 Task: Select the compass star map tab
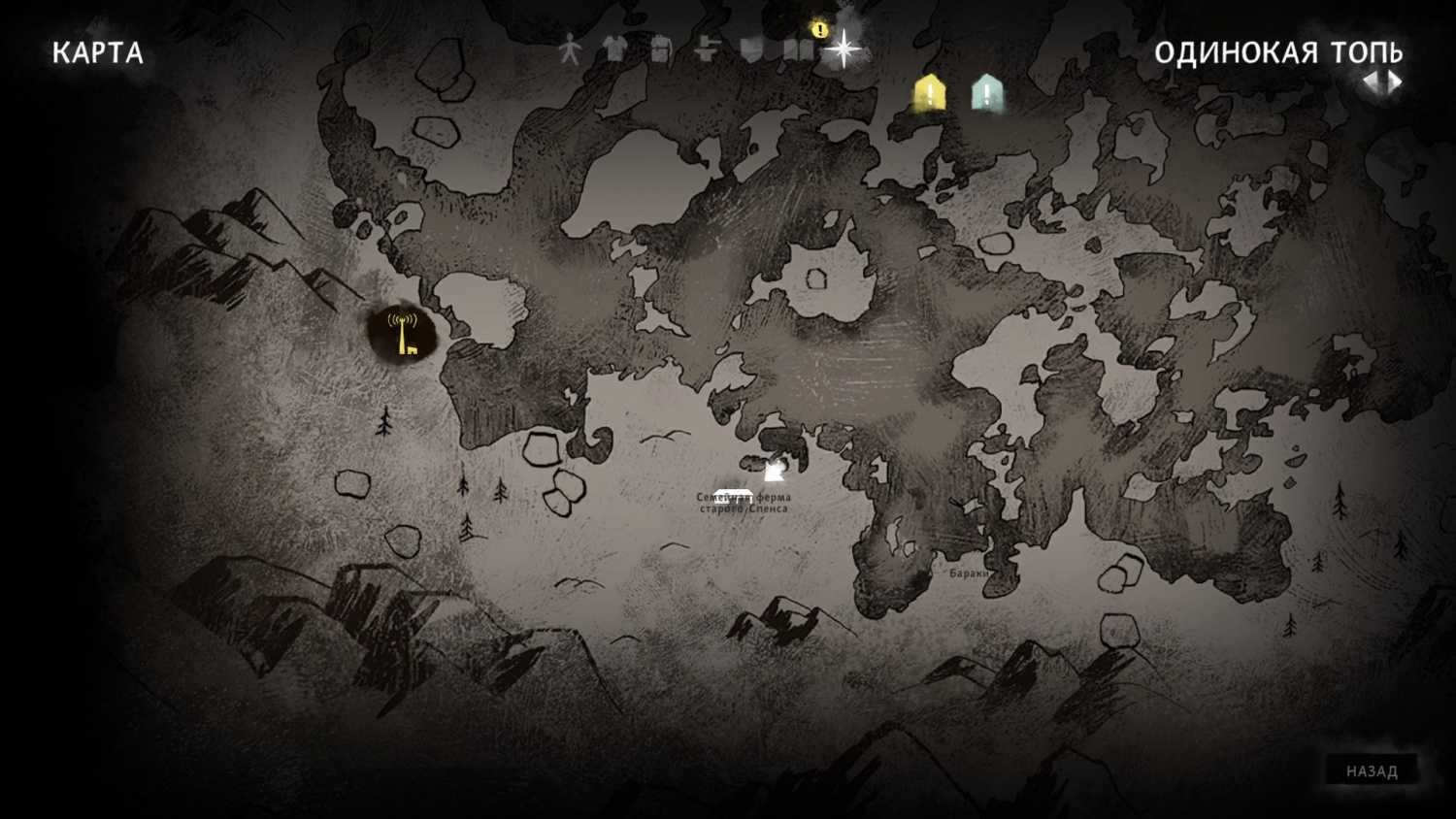pyautogui.click(x=843, y=49)
